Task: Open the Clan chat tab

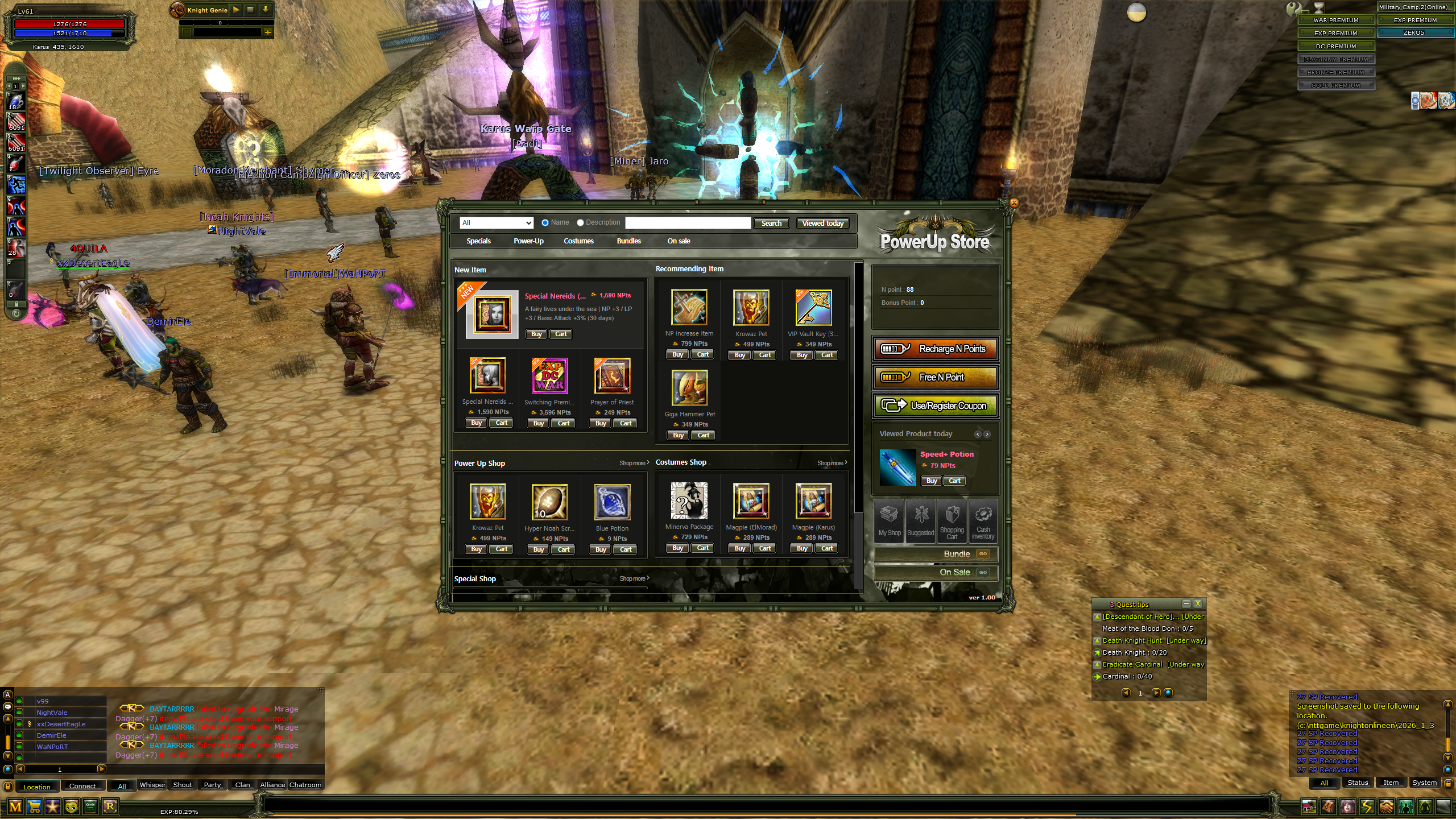Action: [x=242, y=785]
